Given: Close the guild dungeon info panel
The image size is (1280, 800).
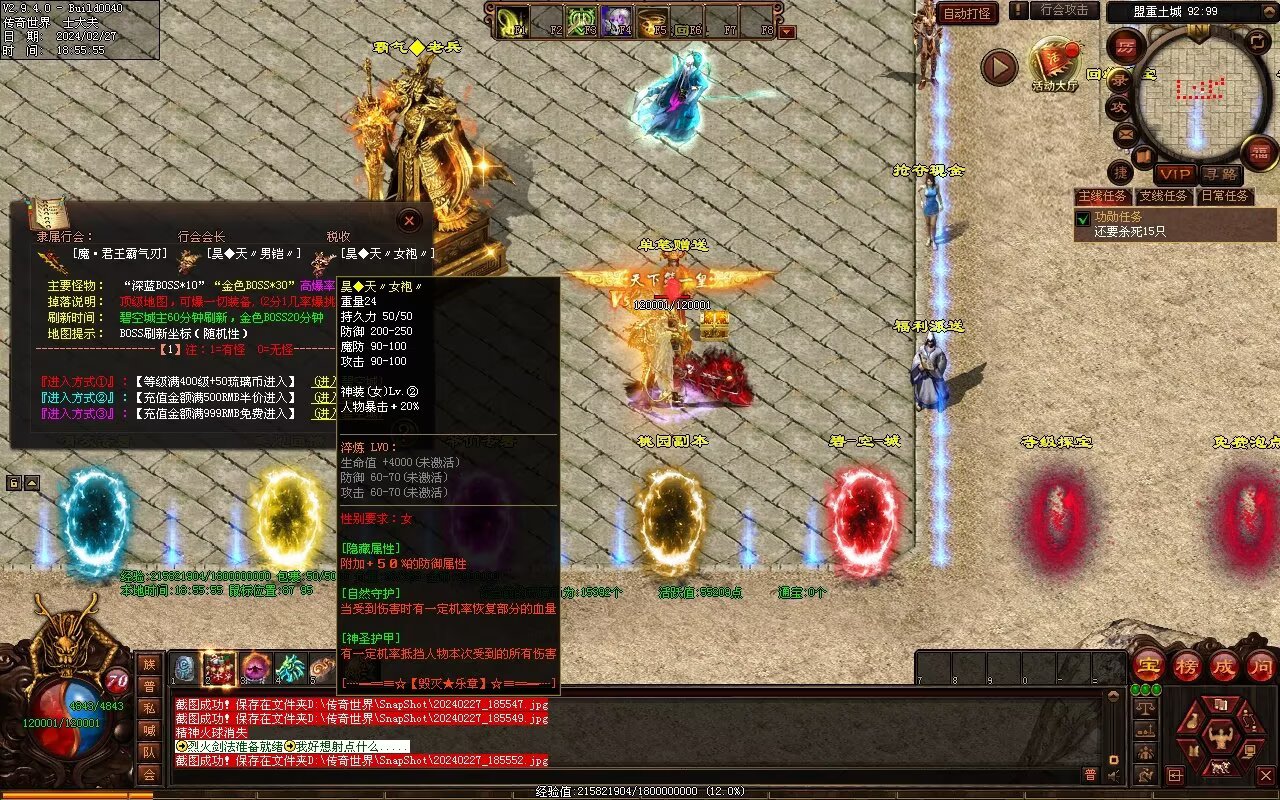Looking at the screenshot, I should point(409,220).
